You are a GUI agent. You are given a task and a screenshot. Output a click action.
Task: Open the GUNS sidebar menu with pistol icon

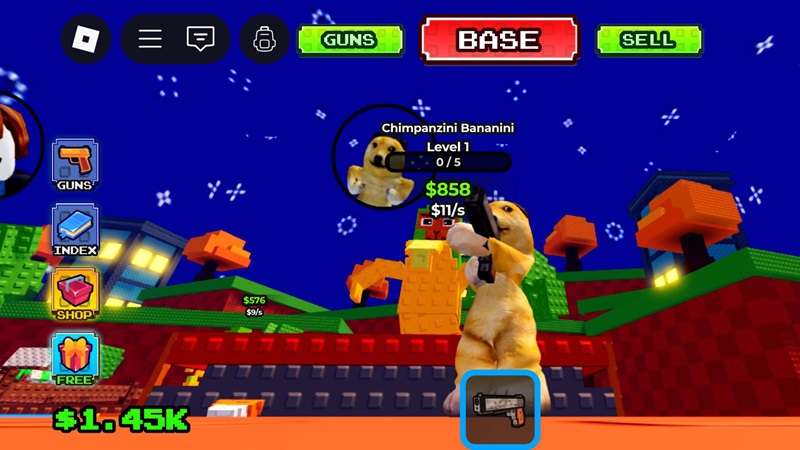[x=75, y=165]
